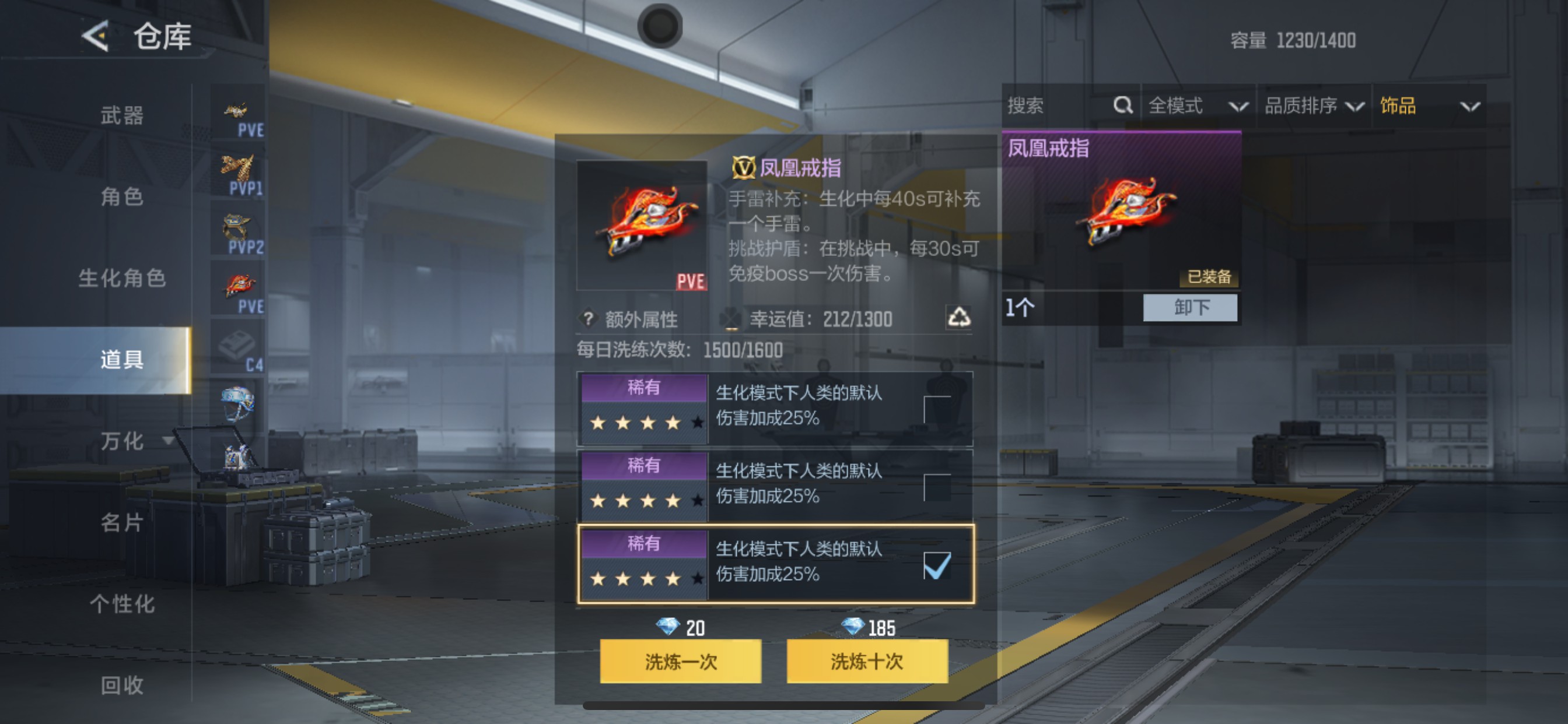Open the 全模式 mode dropdown
The image size is (1568, 724).
pyautogui.click(x=1195, y=106)
